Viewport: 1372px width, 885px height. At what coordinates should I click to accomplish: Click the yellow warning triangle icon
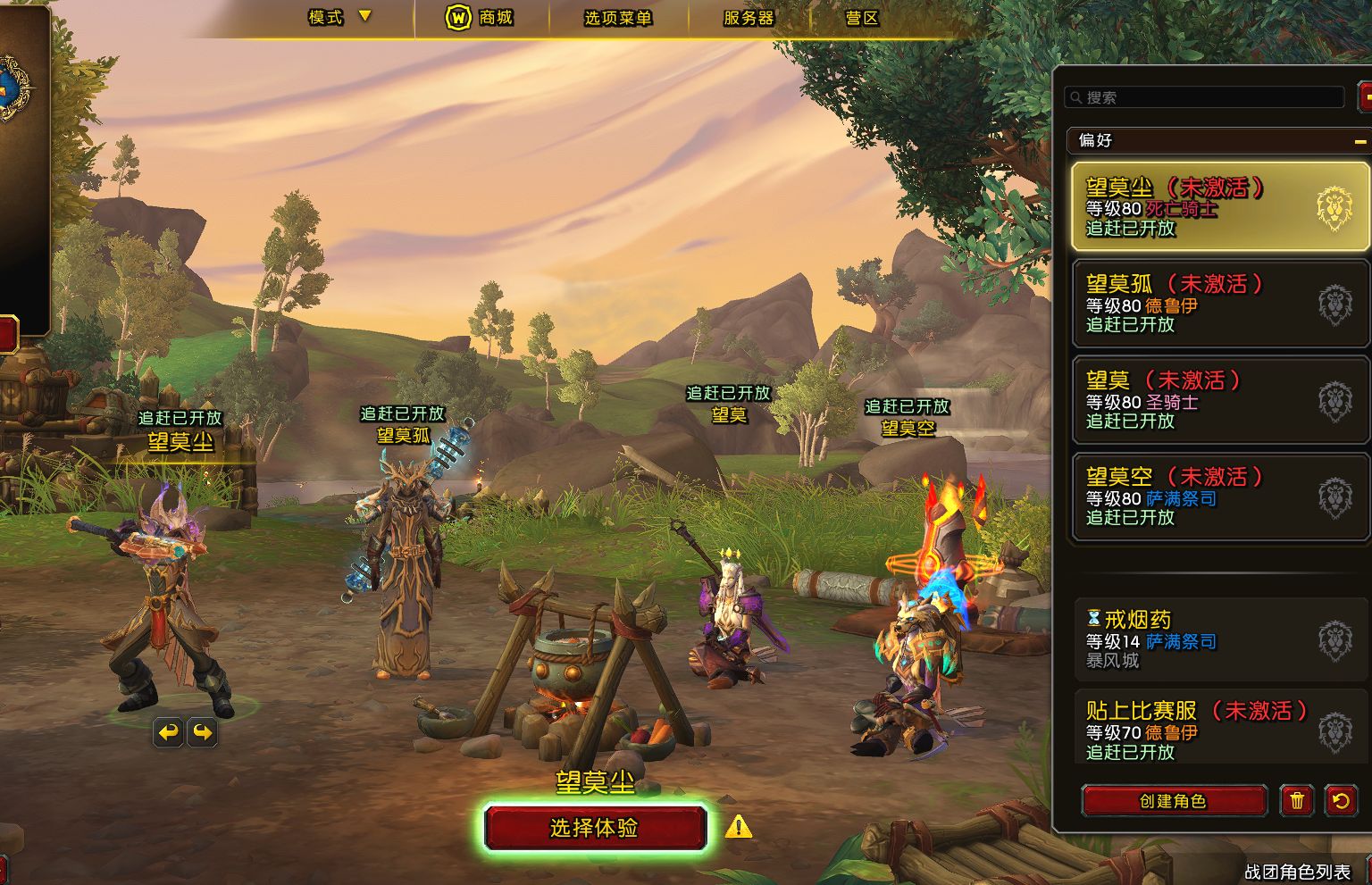[x=738, y=827]
